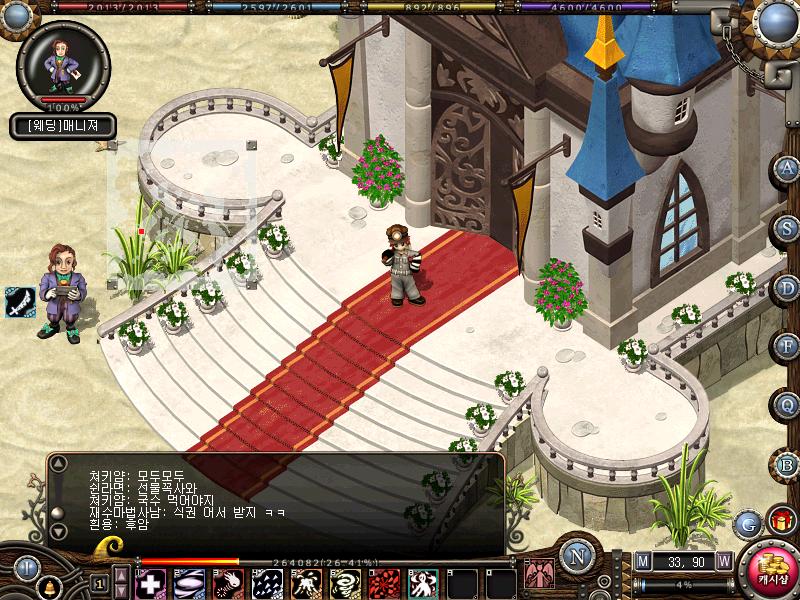This screenshot has width=800, height=600.
Task: Select the round B menu button
Action: tap(788, 464)
